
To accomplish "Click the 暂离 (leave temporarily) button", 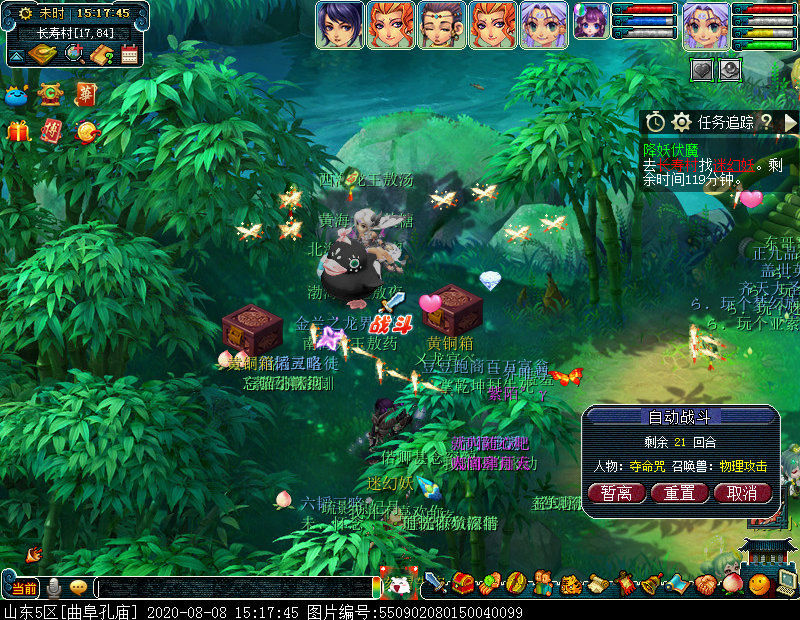I will [x=616, y=493].
